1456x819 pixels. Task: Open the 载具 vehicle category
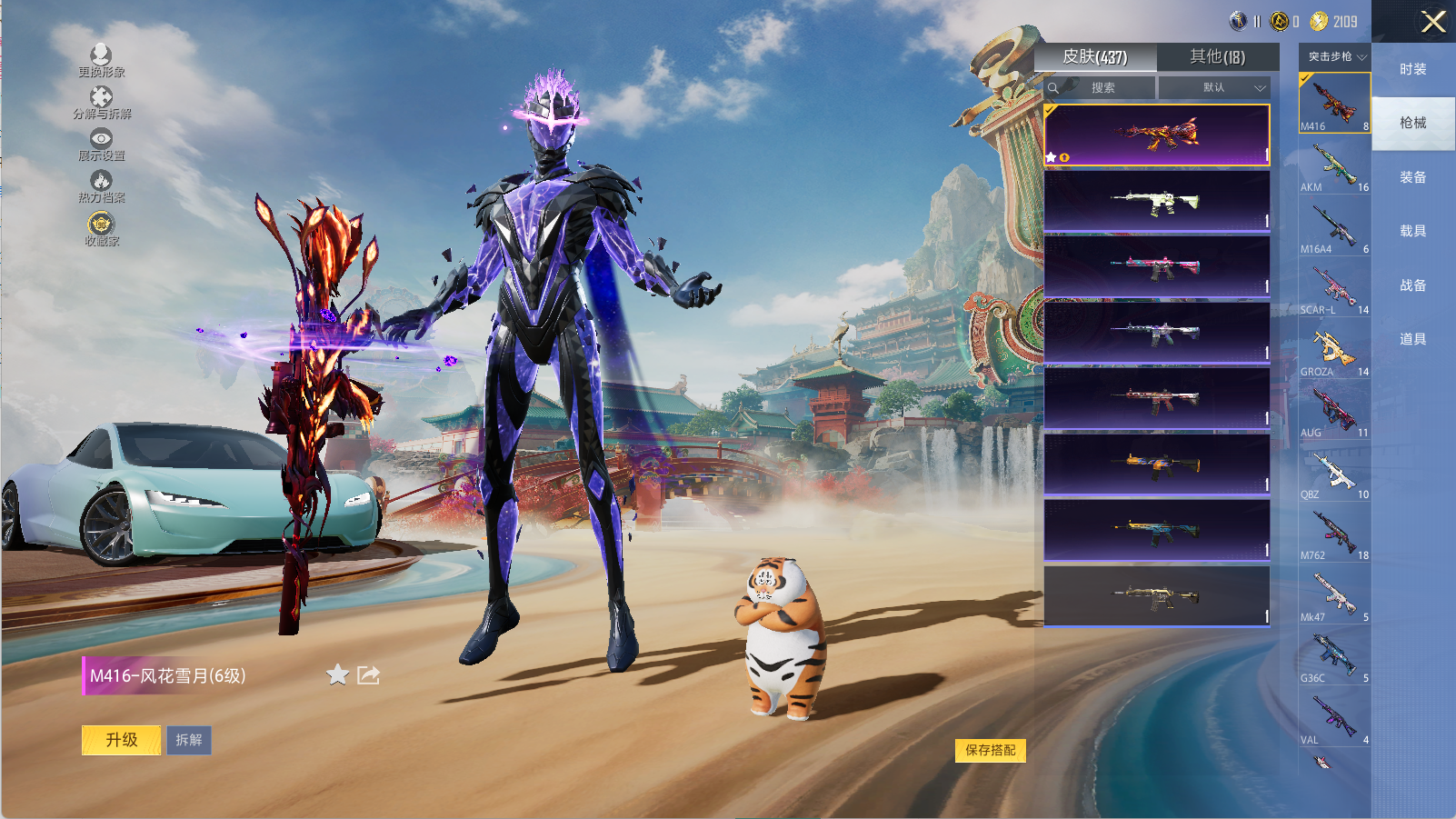click(x=1413, y=231)
